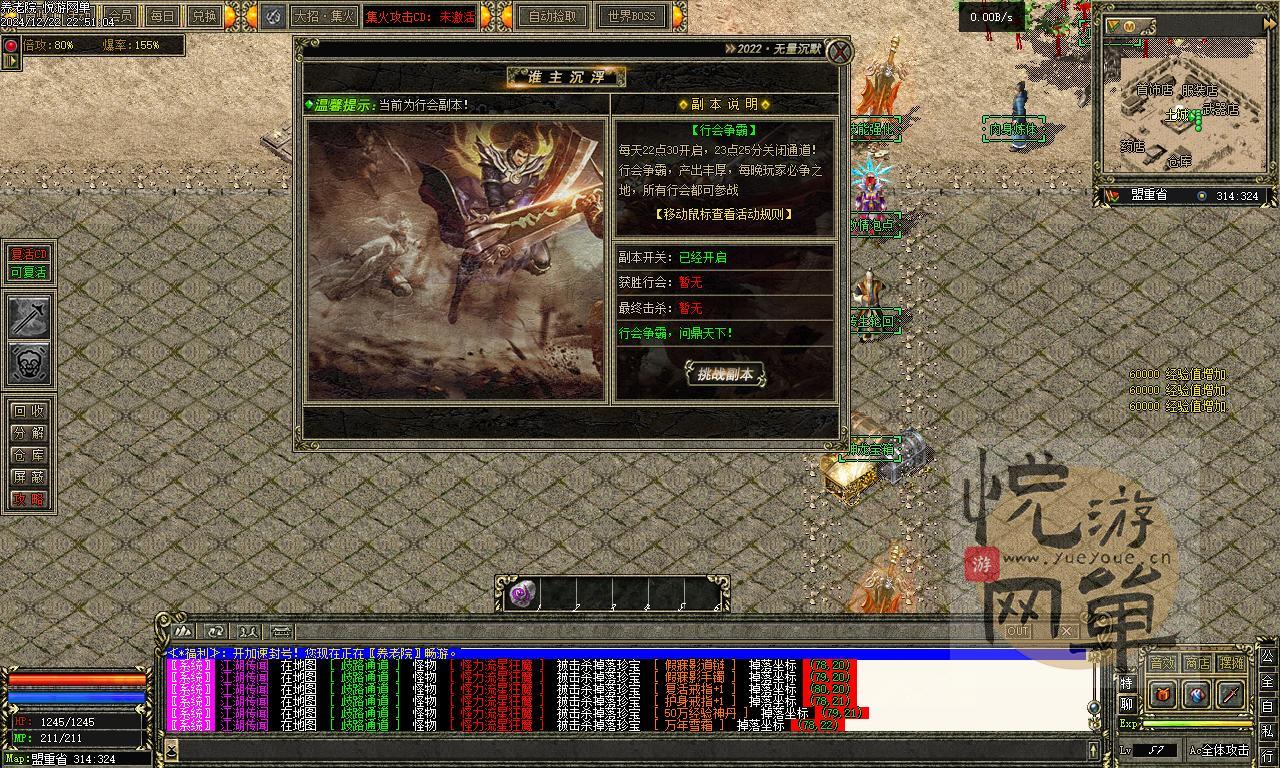Open the 分解 dismantle panel

click(x=29, y=433)
